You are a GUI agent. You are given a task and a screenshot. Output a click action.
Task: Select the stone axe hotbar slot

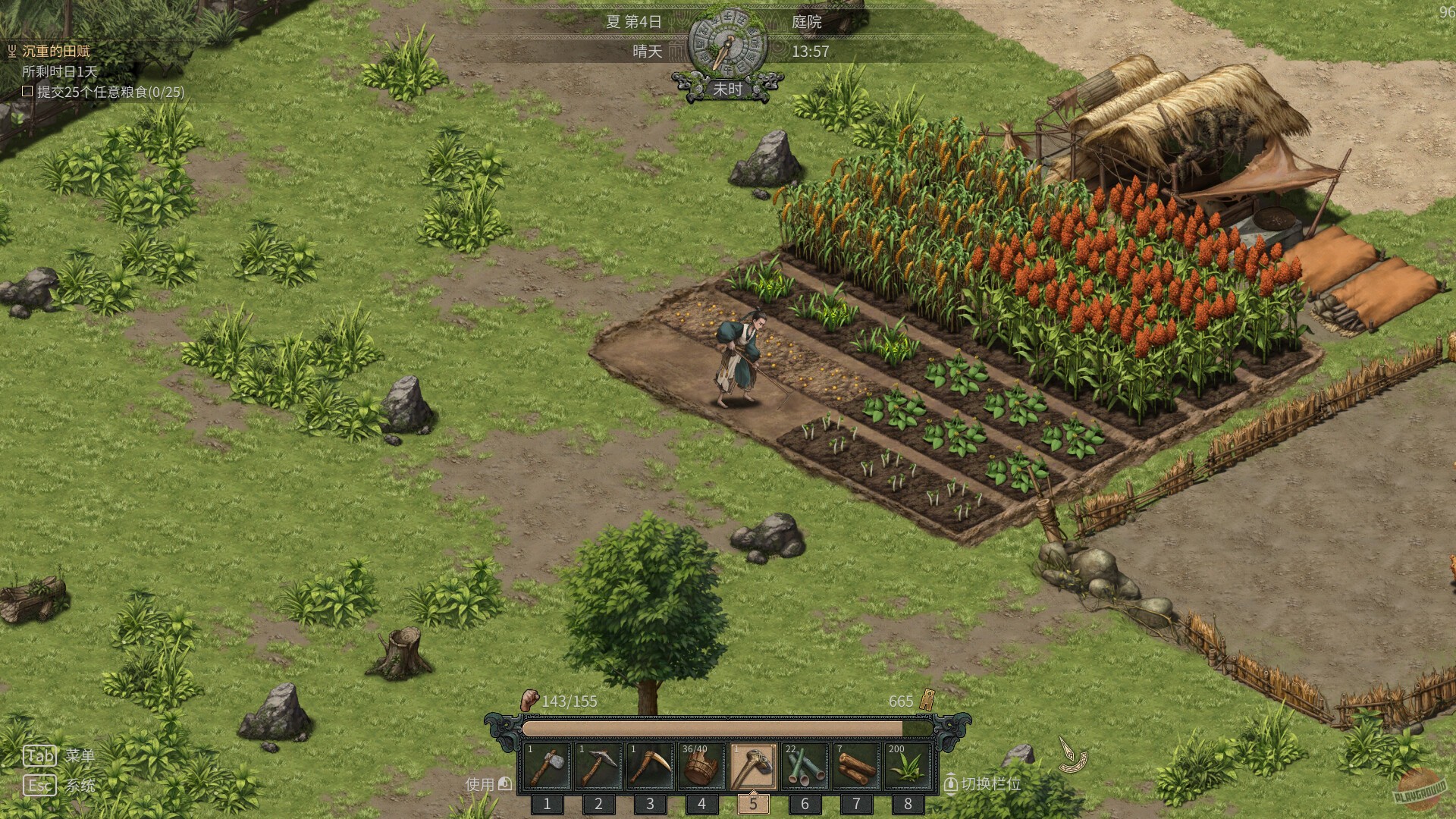tap(547, 767)
